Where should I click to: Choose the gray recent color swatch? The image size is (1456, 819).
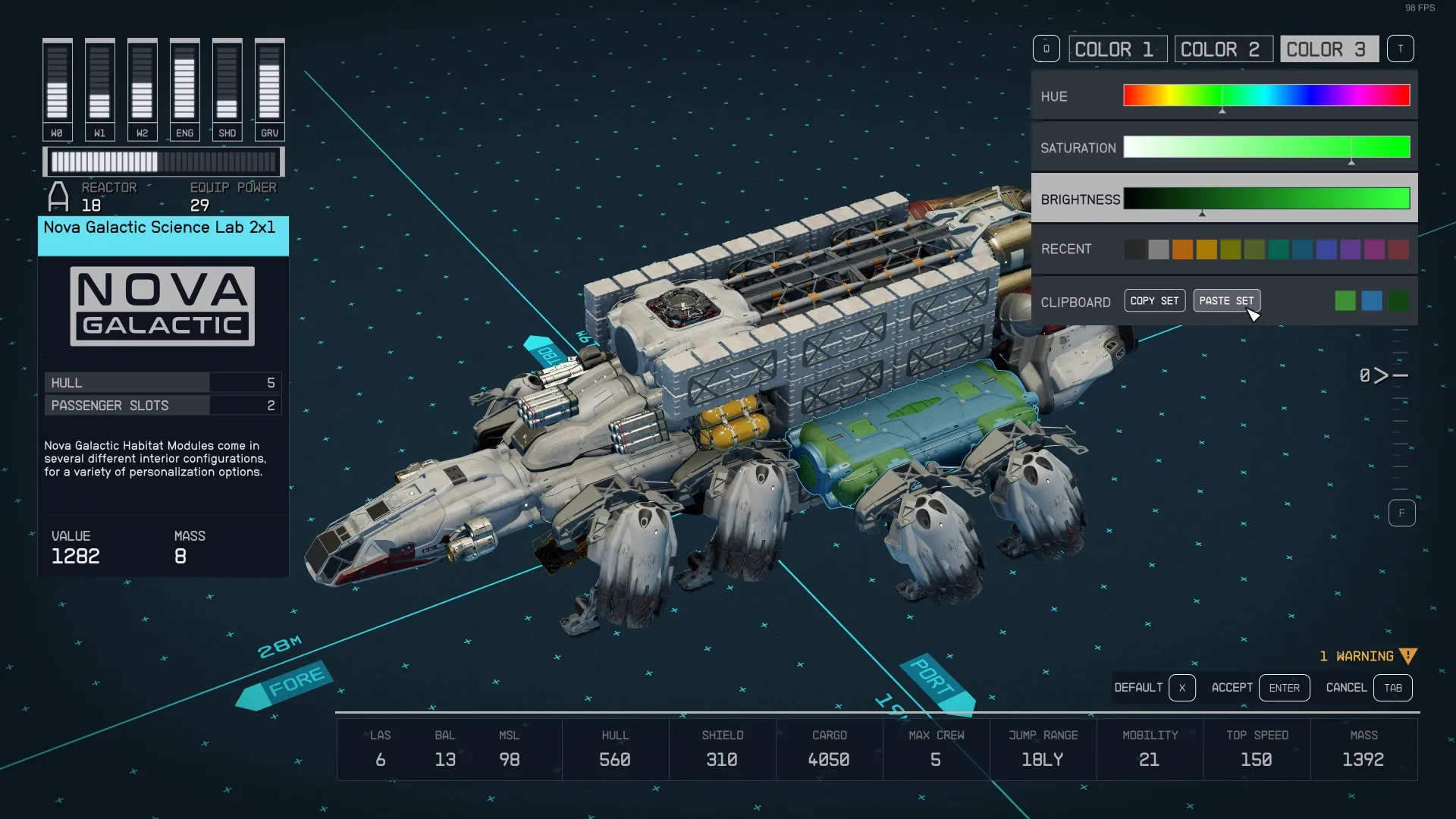(x=1158, y=249)
